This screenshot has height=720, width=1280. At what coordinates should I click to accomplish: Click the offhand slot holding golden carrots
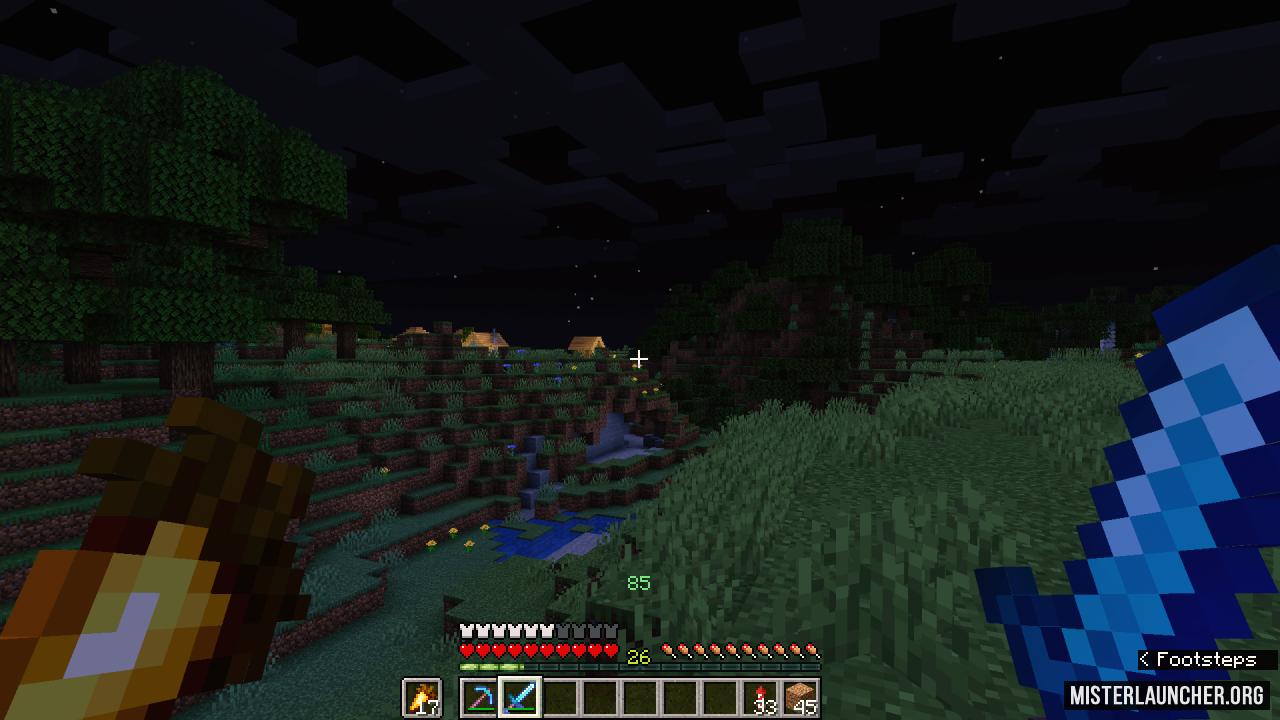(x=422, y=697)
